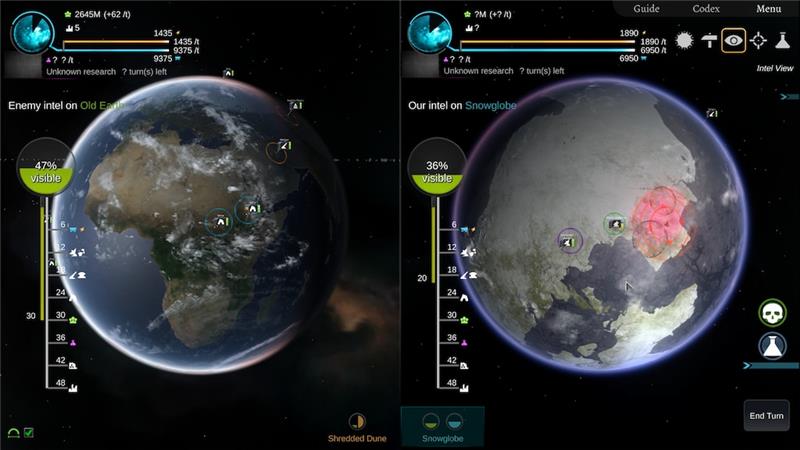Click the 47% visible intel gauge
Screen dimensions: 800x450
pyautogui.click(x=45, y=167)
